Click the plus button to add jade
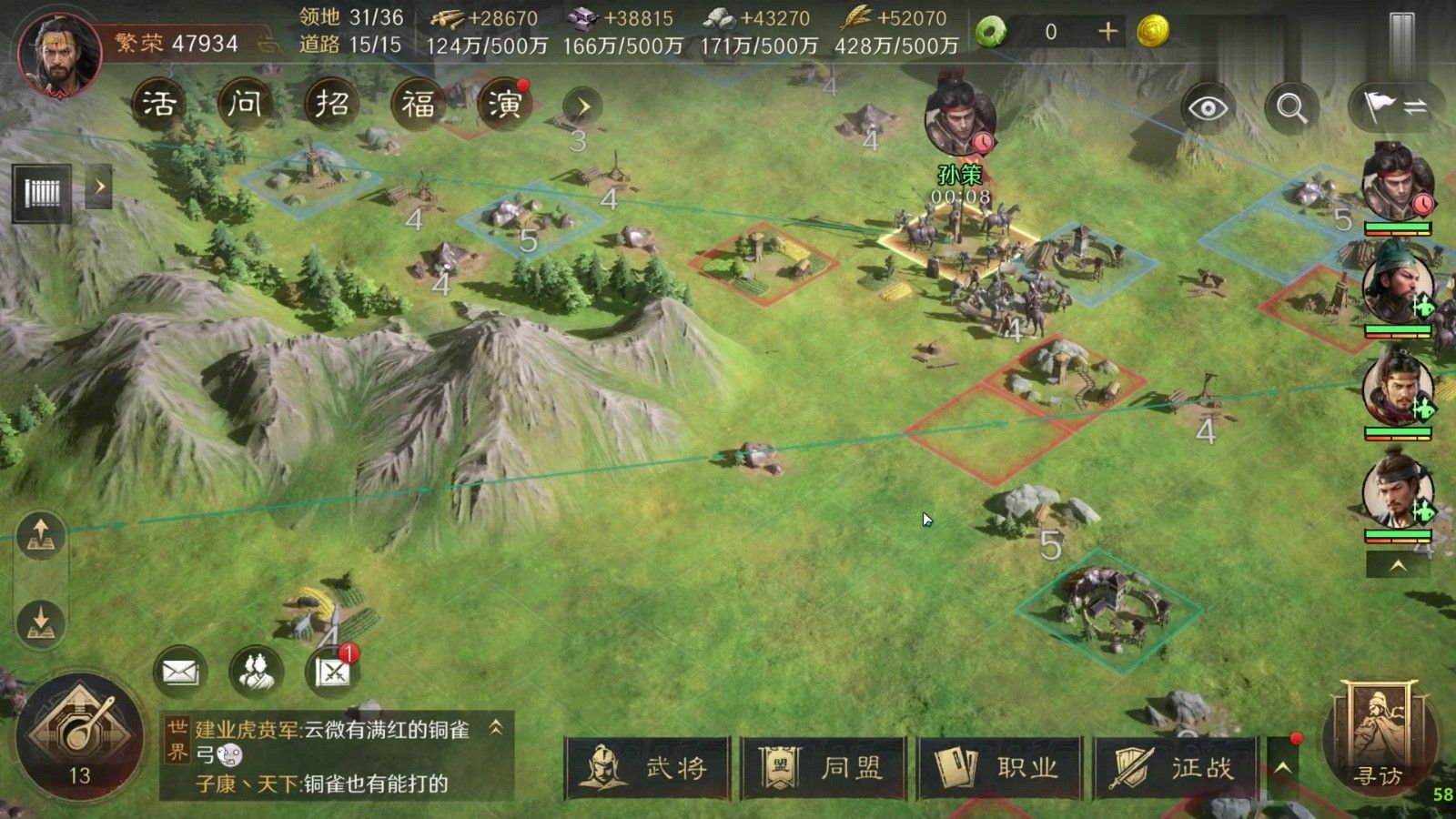Screen dimensions: 1456x819 [x=1108, y=30]
